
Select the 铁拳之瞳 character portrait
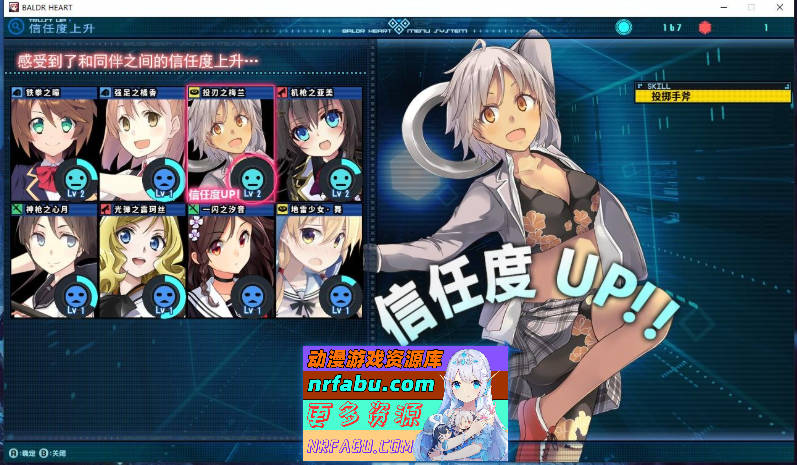tap(54, 145)
